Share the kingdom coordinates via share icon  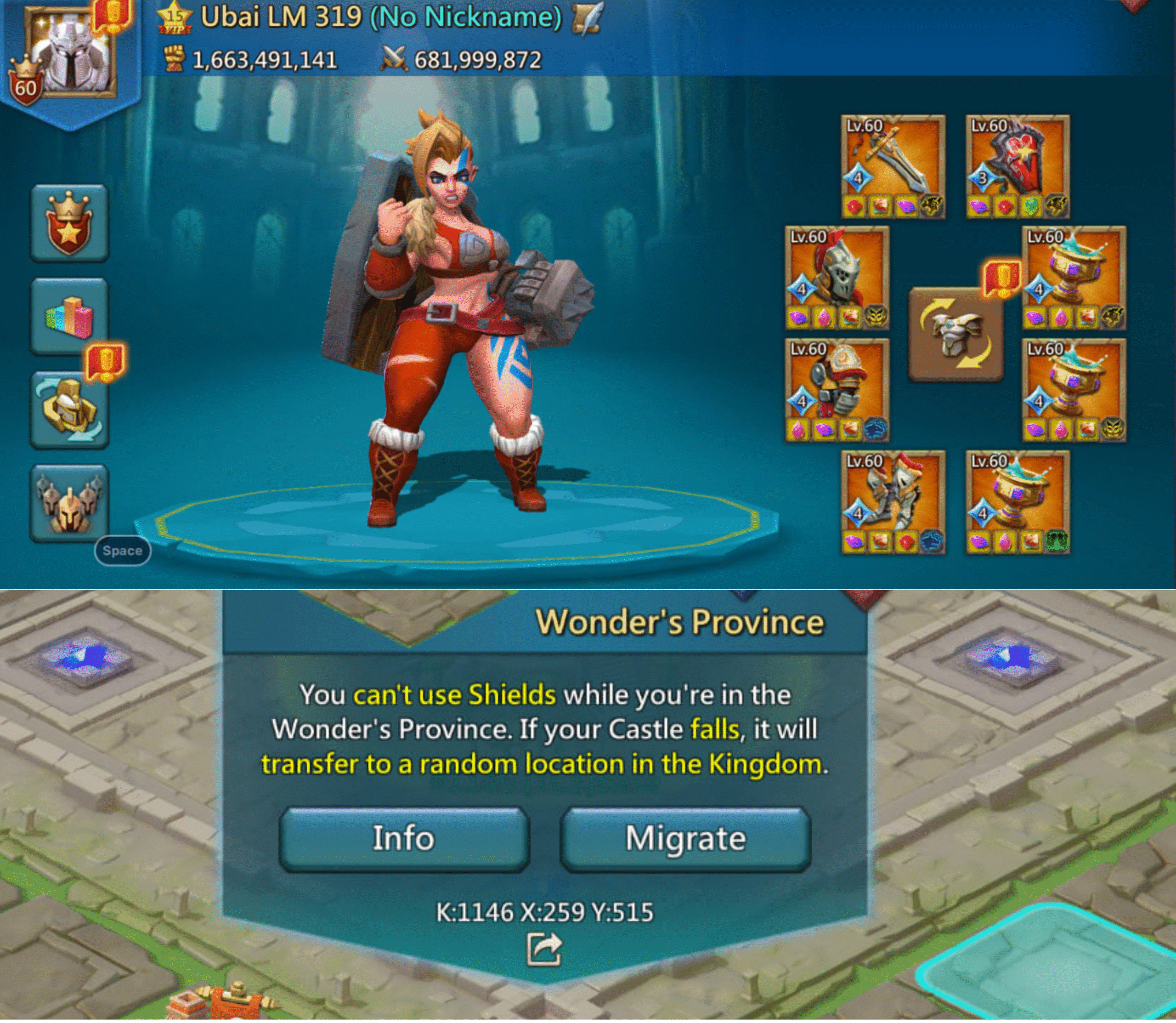point(543,950)
